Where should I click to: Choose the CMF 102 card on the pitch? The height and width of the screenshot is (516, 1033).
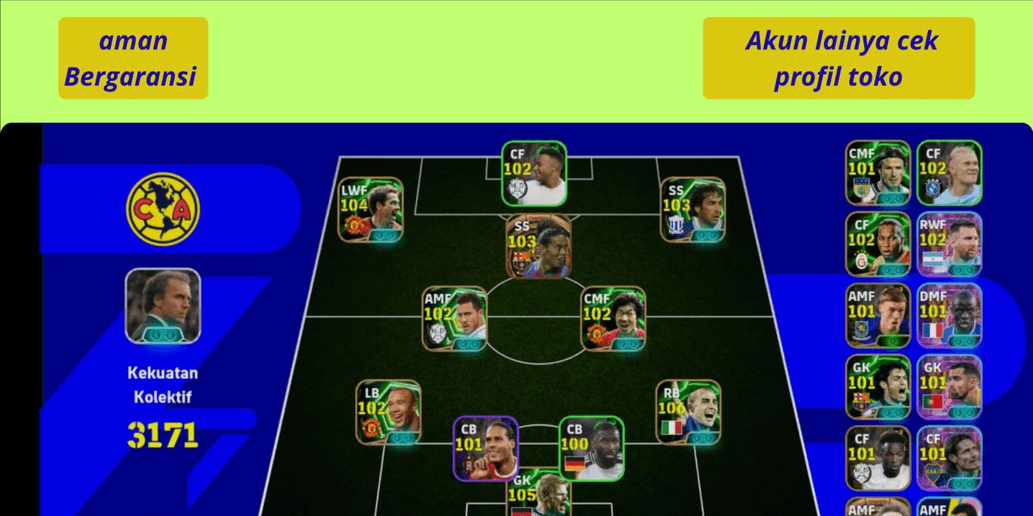coord(613,319)
